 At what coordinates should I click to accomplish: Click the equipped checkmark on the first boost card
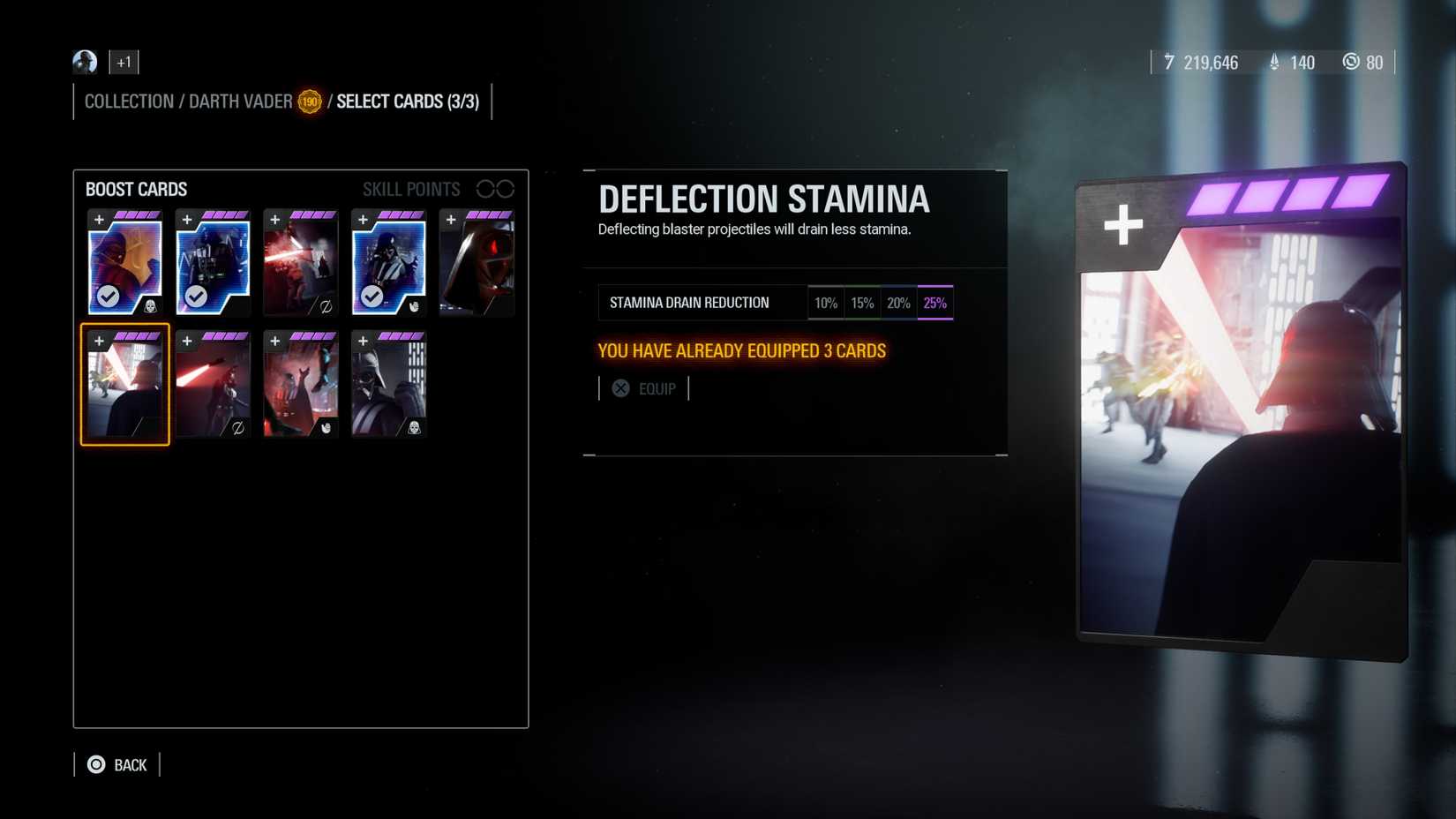107,297
